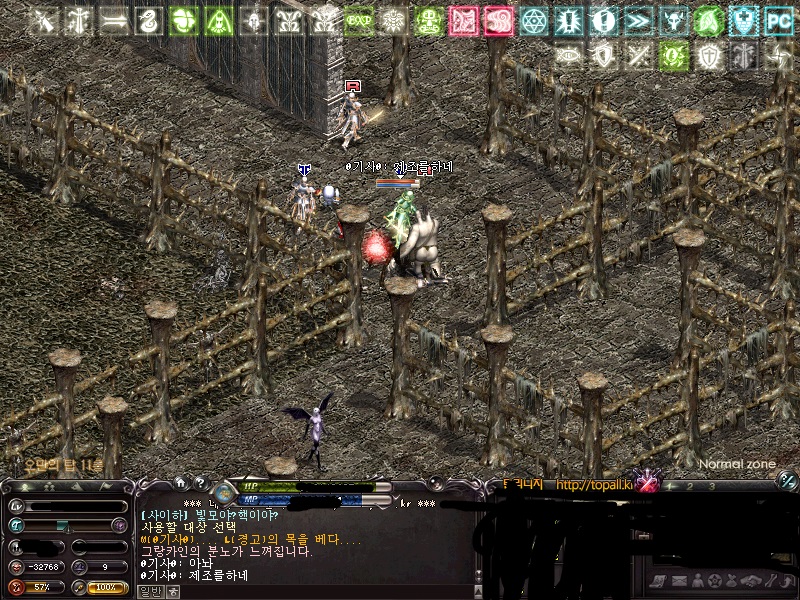Select the exclamation mark buff icon

603,20
